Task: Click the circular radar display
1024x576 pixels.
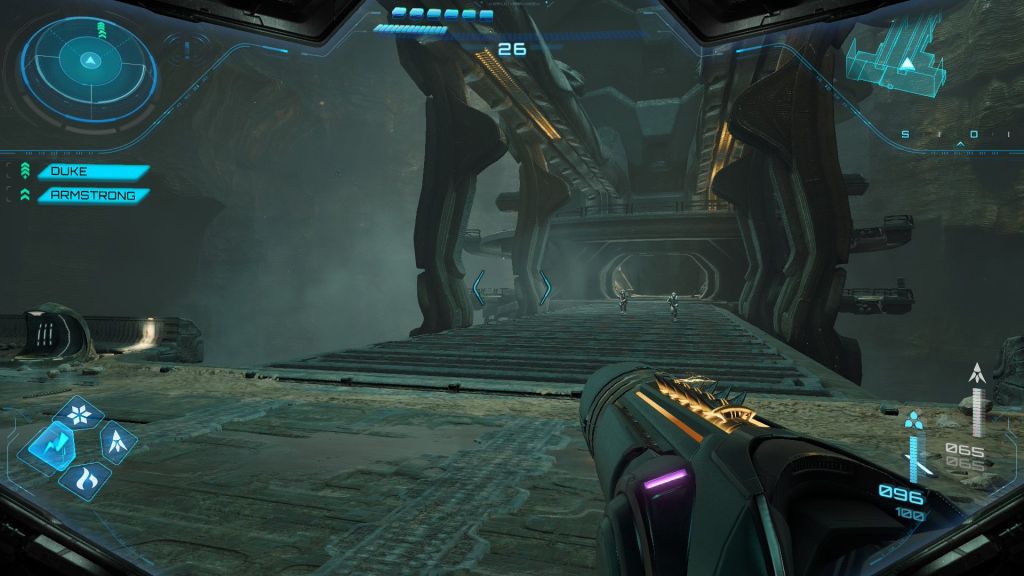Action: point(90,63)
